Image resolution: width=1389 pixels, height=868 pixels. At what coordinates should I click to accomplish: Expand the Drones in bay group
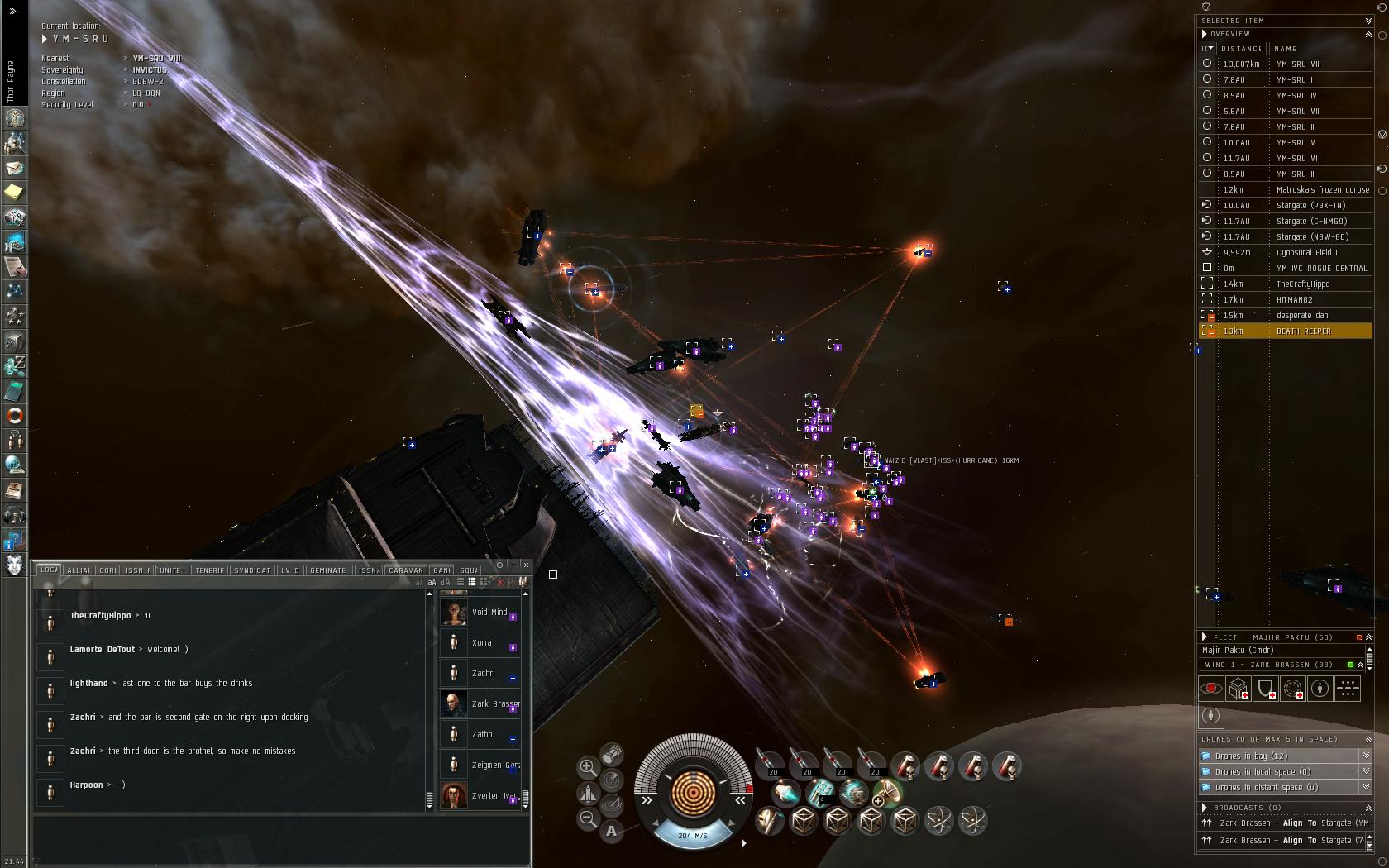click(x=1365, y=756)
